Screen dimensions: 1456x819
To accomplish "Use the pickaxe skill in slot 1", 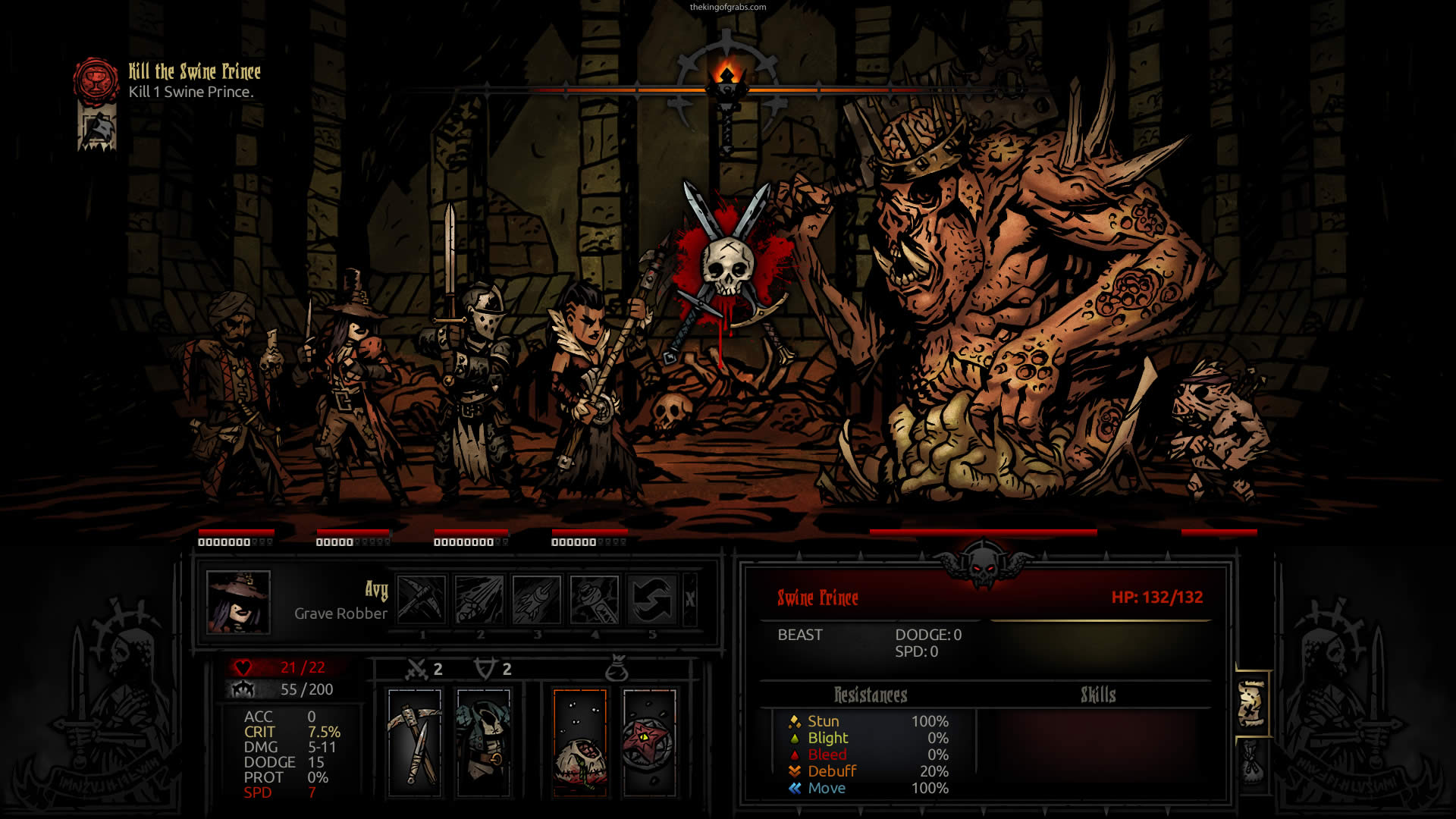I will click(421, 599).
